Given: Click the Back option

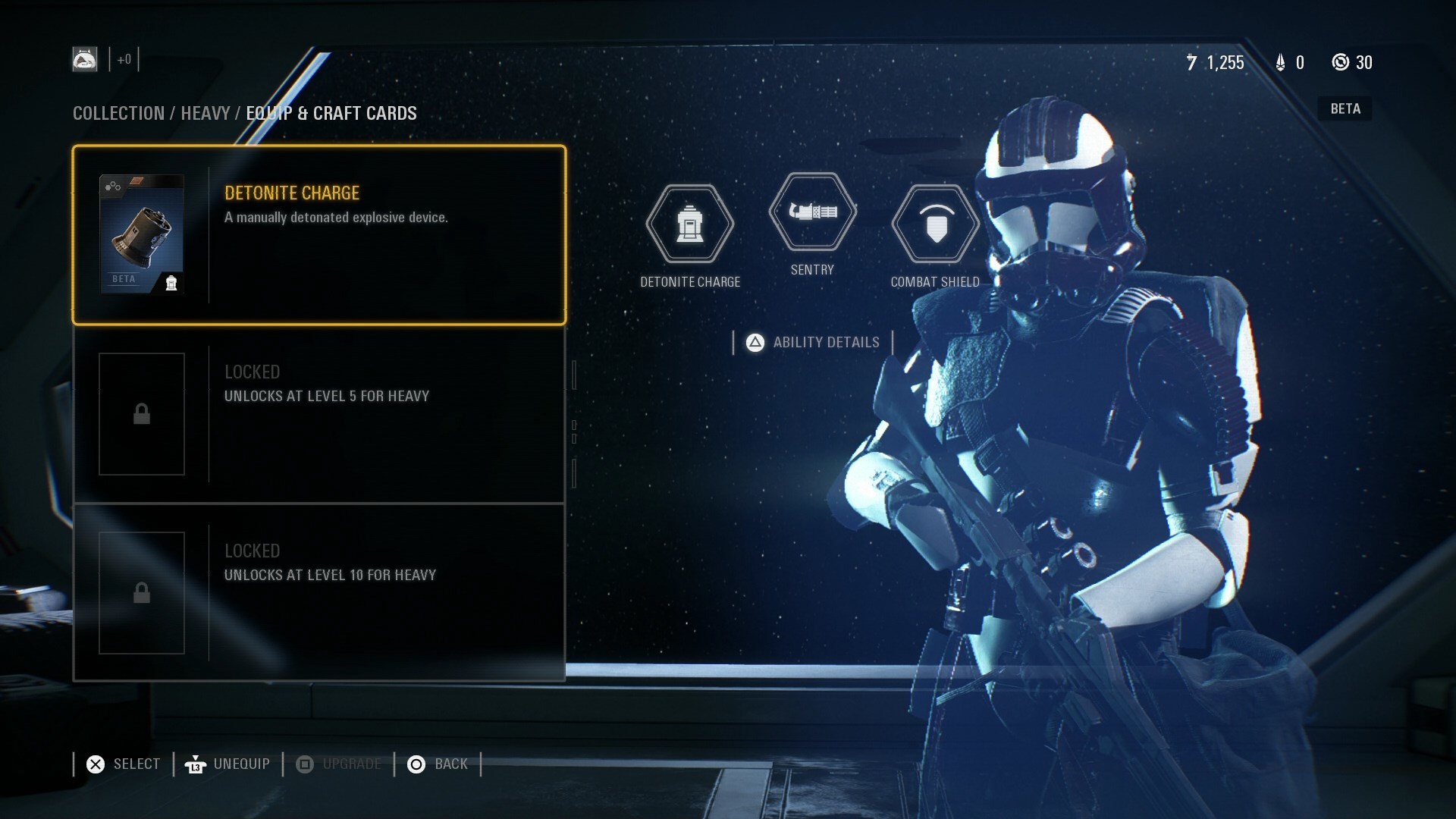Looking at the screenshot, I should pyautogui.click(x=438, y=764).
